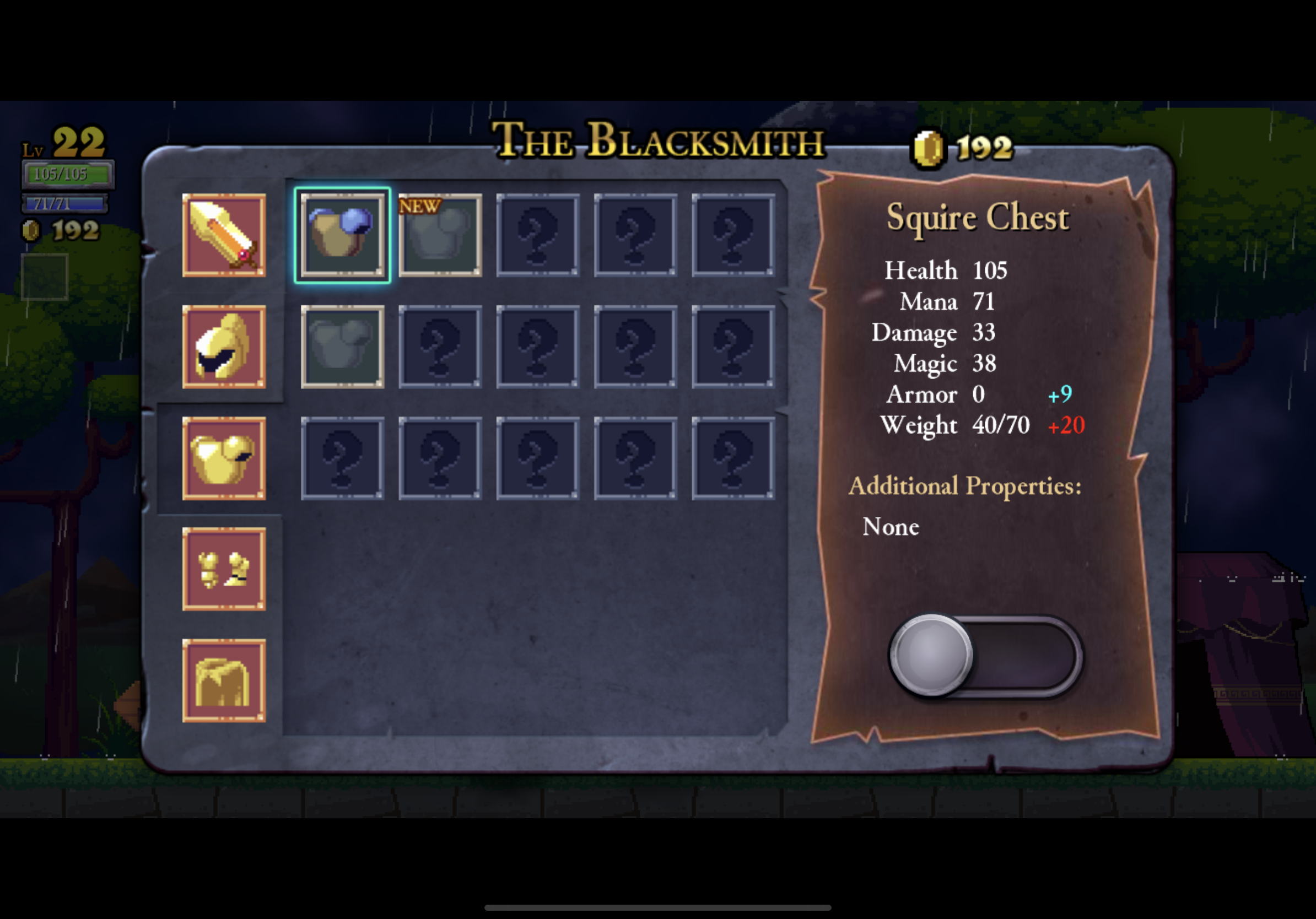
Task: Switch to the sword weapon category
Action: click(x=224, y=235)
